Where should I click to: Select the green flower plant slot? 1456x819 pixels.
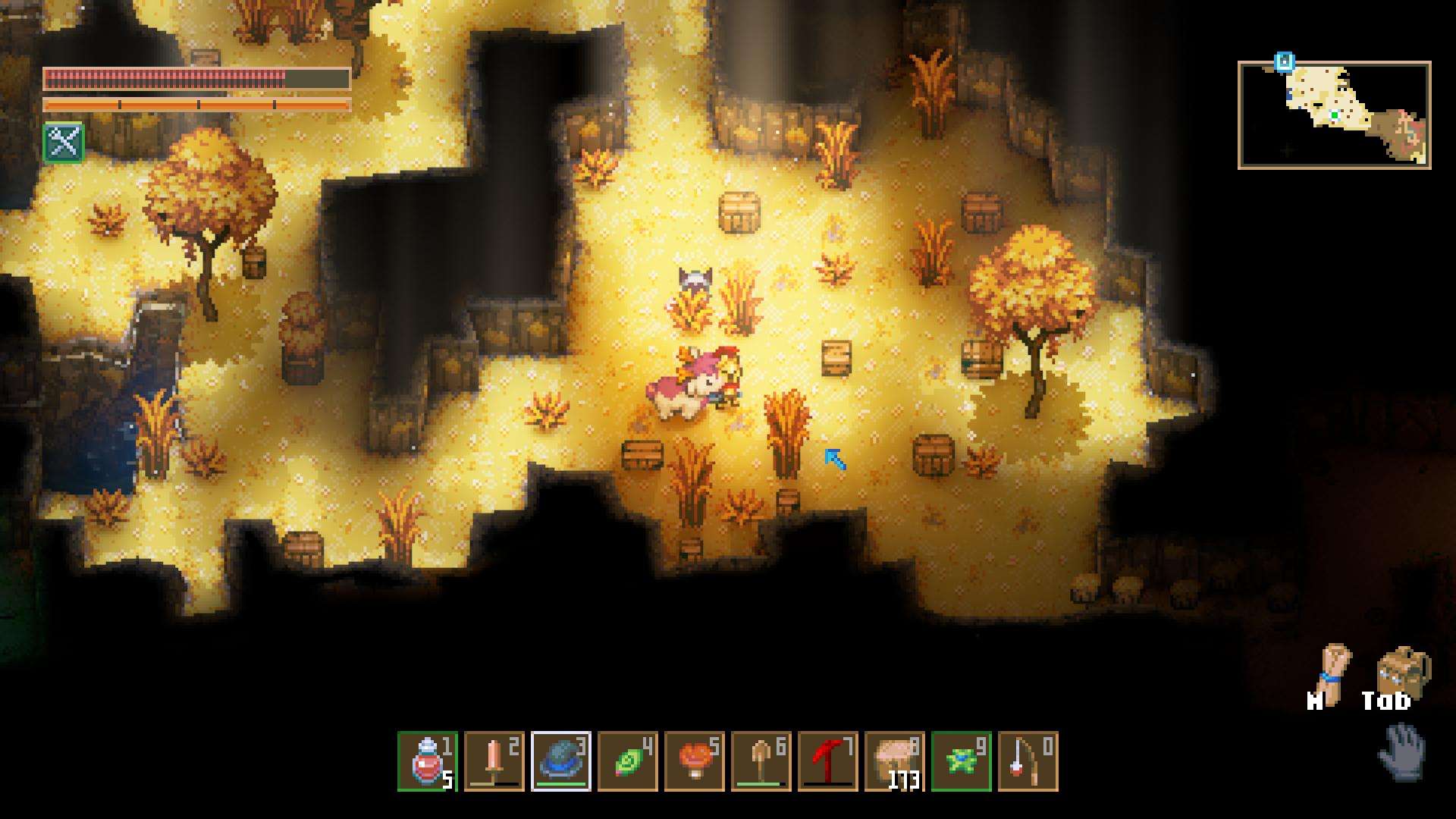962,761
